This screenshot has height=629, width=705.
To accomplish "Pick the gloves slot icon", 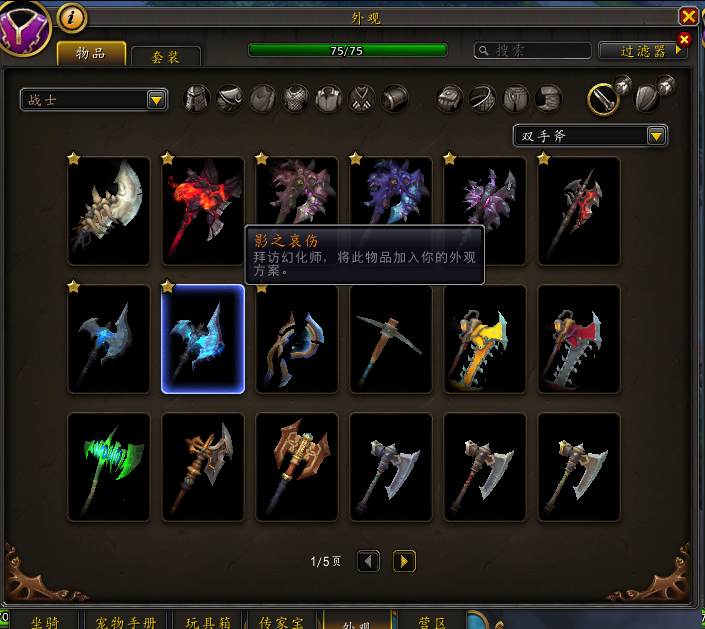I will [x=452, y=98].
